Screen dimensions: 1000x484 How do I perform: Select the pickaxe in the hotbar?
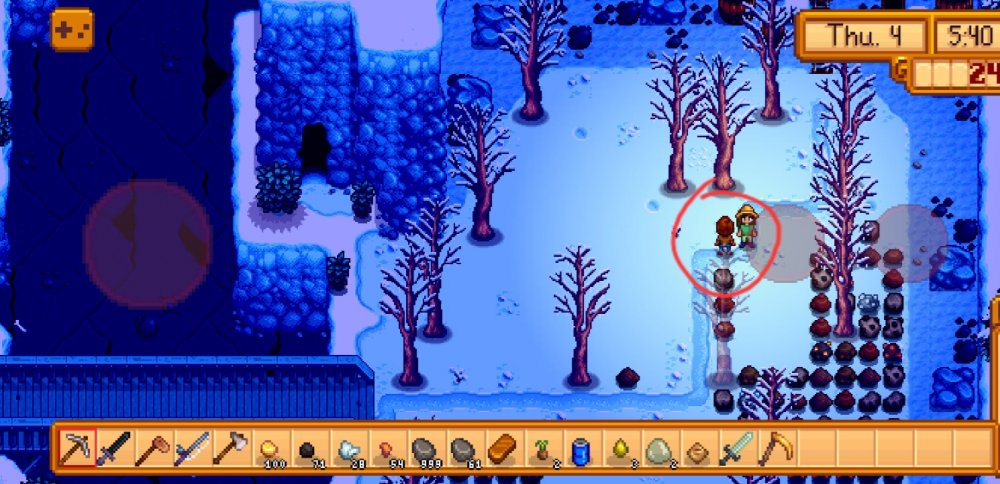76,447
